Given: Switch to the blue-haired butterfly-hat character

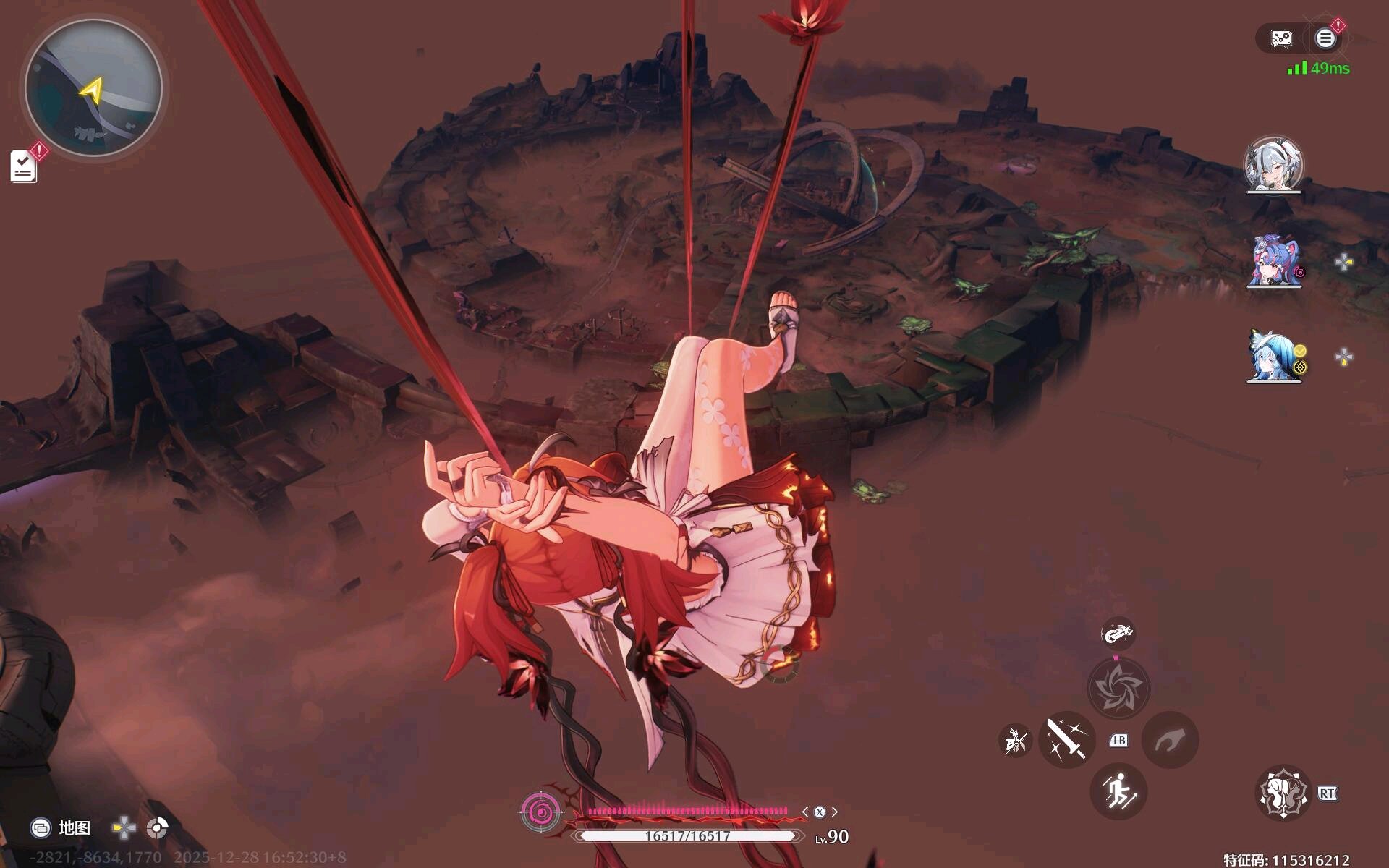Looking at the screenshot, I should pyautogui.click(x=1273, y=356).
